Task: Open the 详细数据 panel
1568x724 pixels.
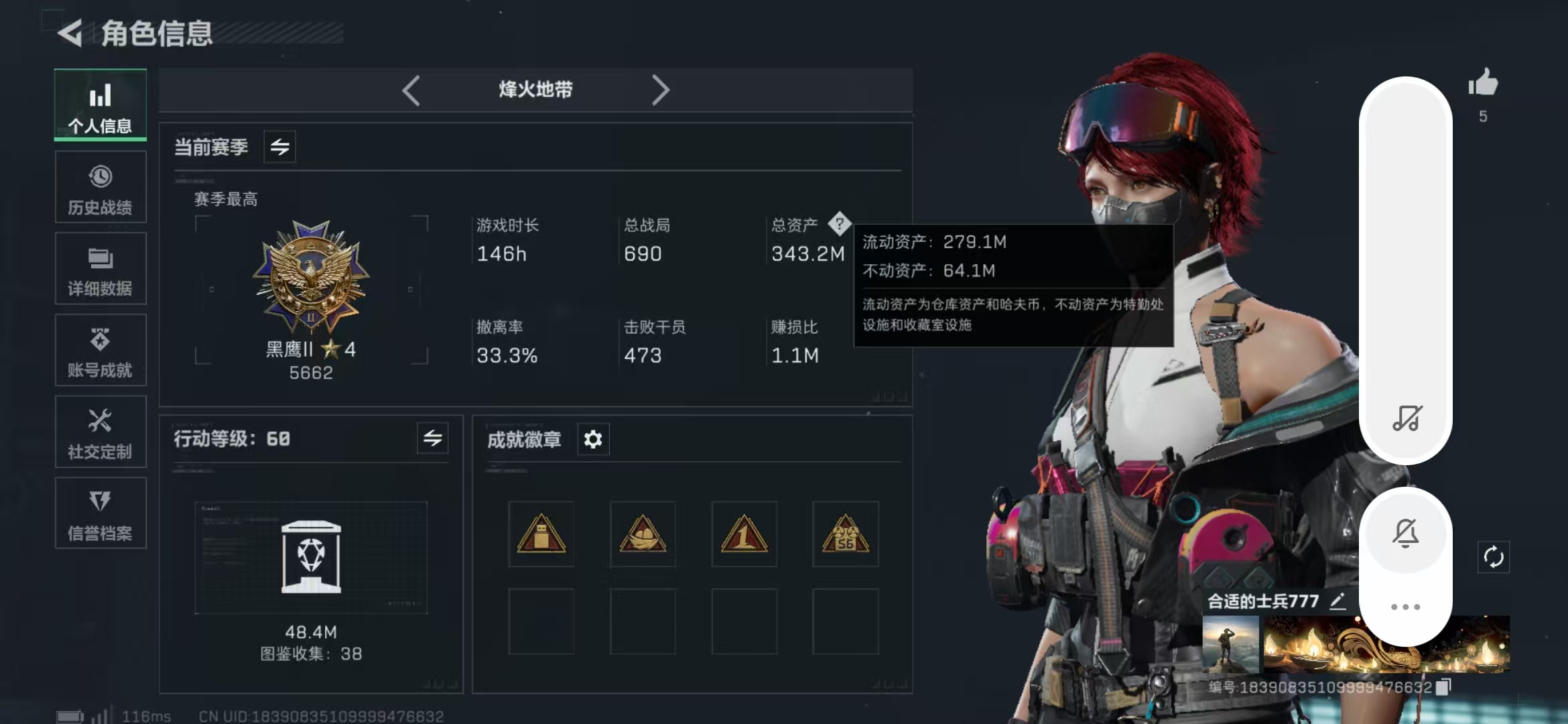Action: click(x=100, y=268)
